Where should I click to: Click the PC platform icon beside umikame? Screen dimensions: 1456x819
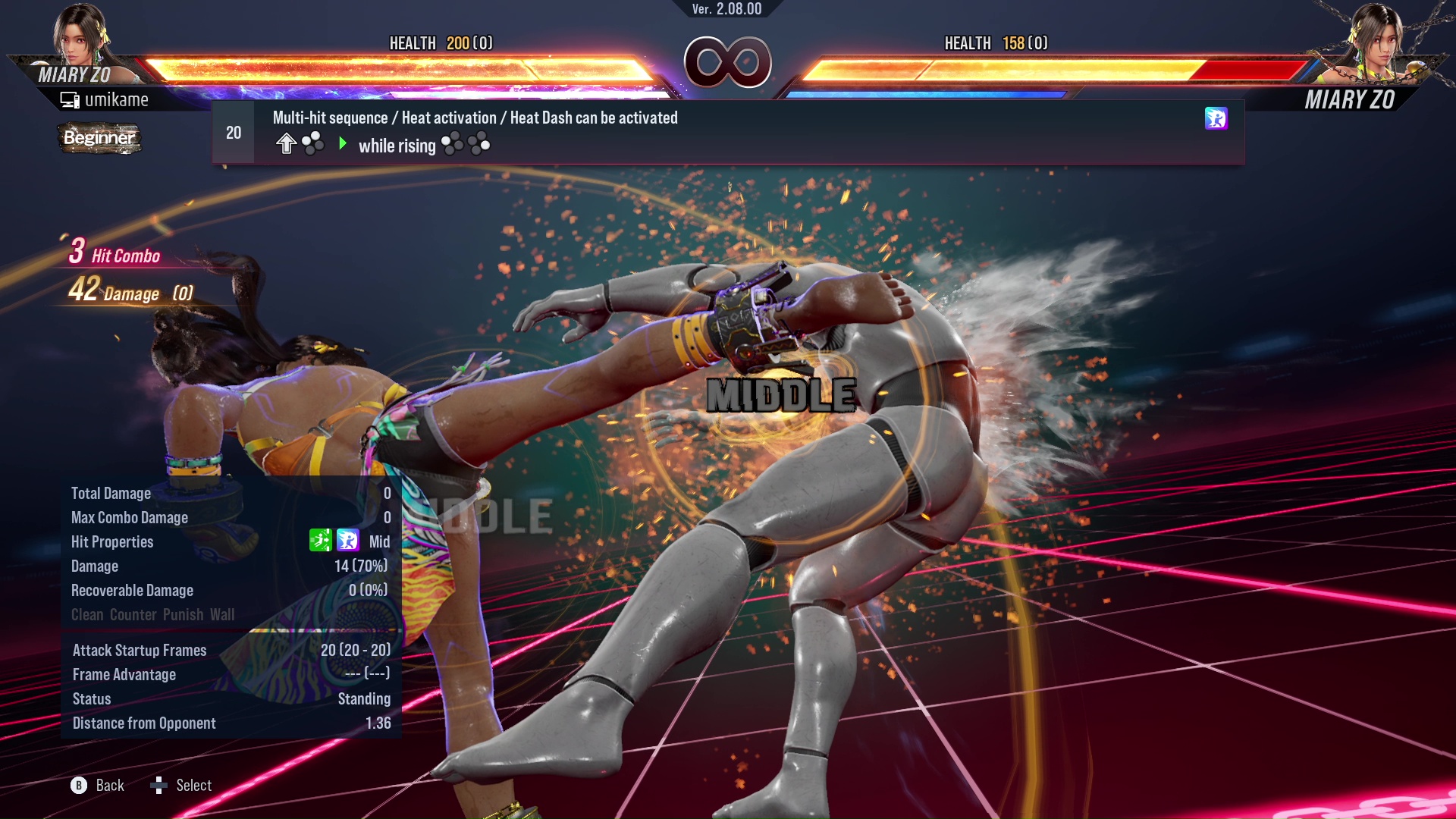(x=70, y=99)
